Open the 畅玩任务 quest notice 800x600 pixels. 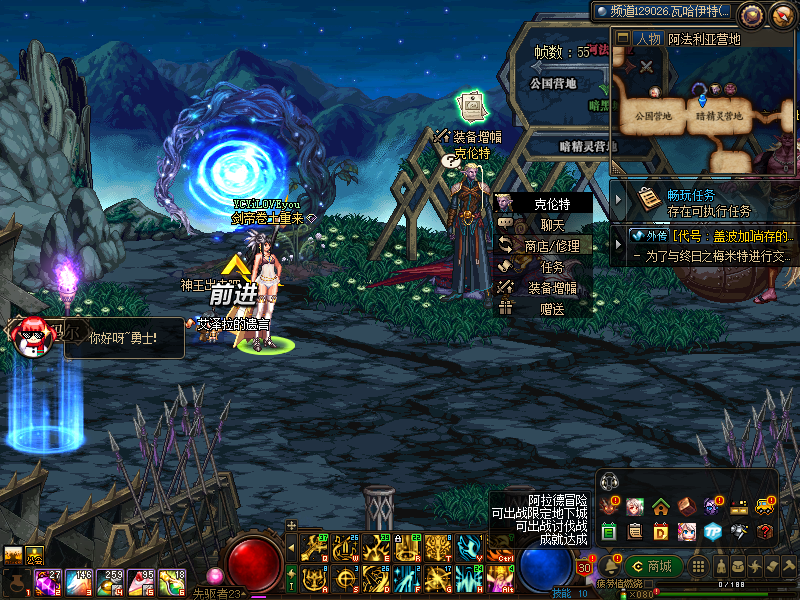click(694, 201)
